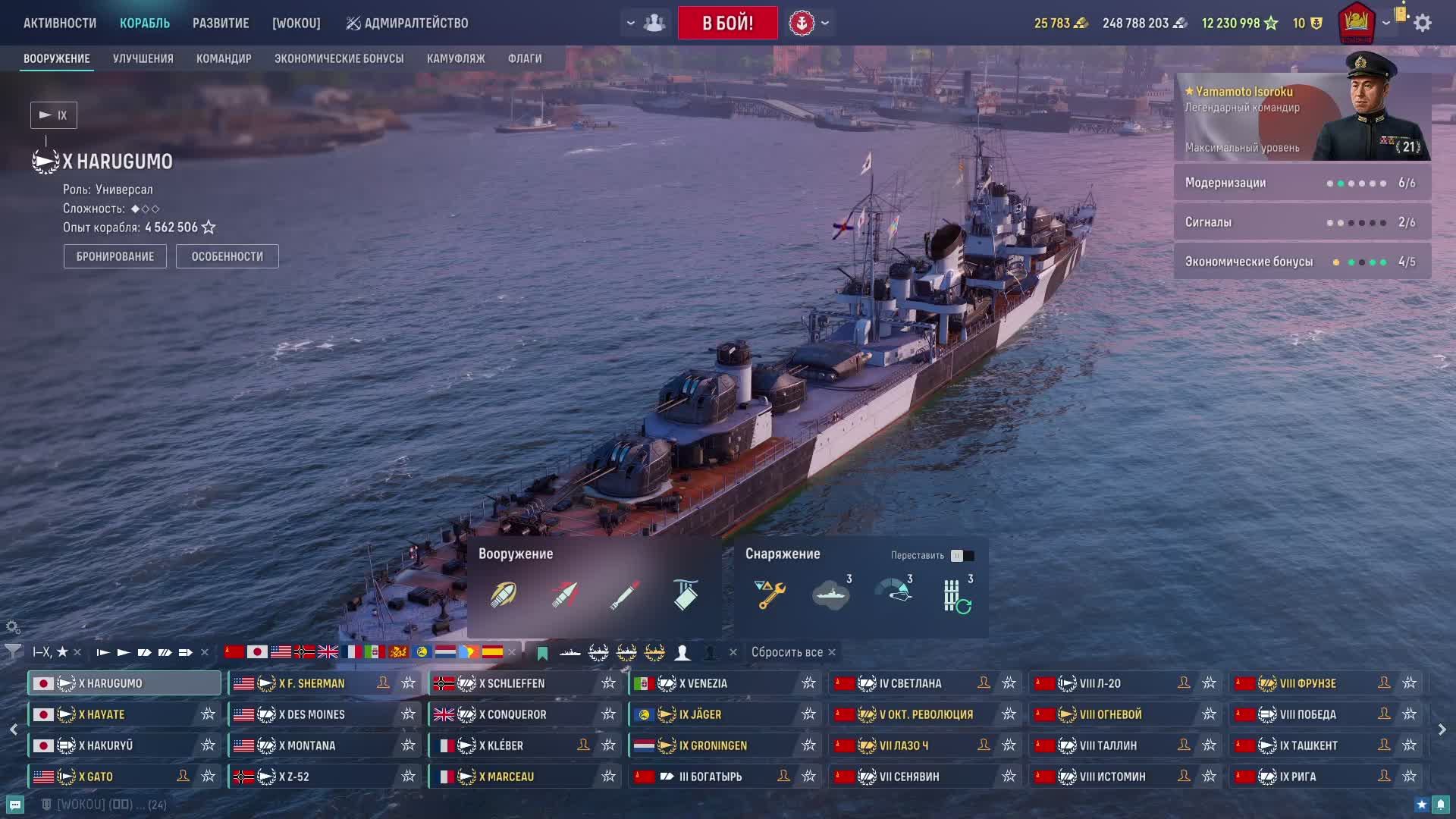Screen dimensions: 1456x819
Task: Switch to the Командир tab
Action: [x=224, y=58]
